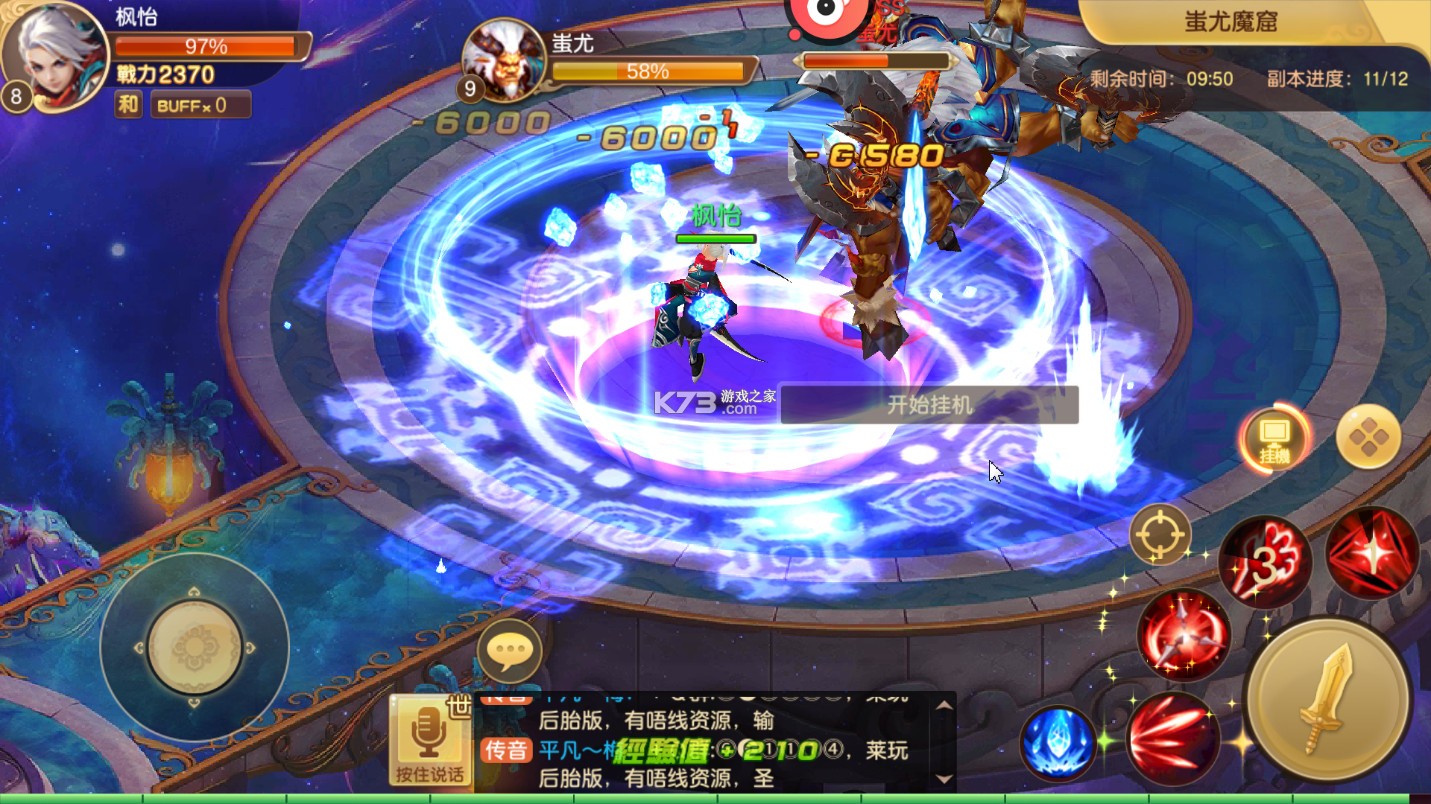Open the chat bubble speech icon
The image size is (1431, 804).
point(512,650)
